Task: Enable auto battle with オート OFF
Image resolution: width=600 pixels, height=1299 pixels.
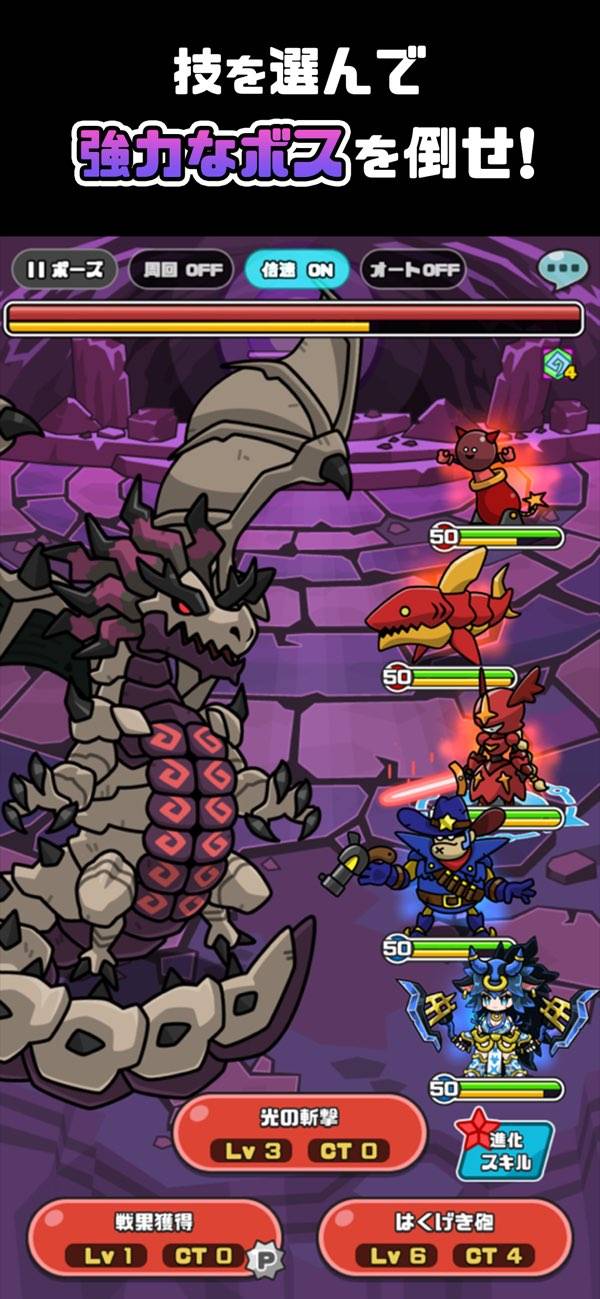Action: tap(413, 270)
